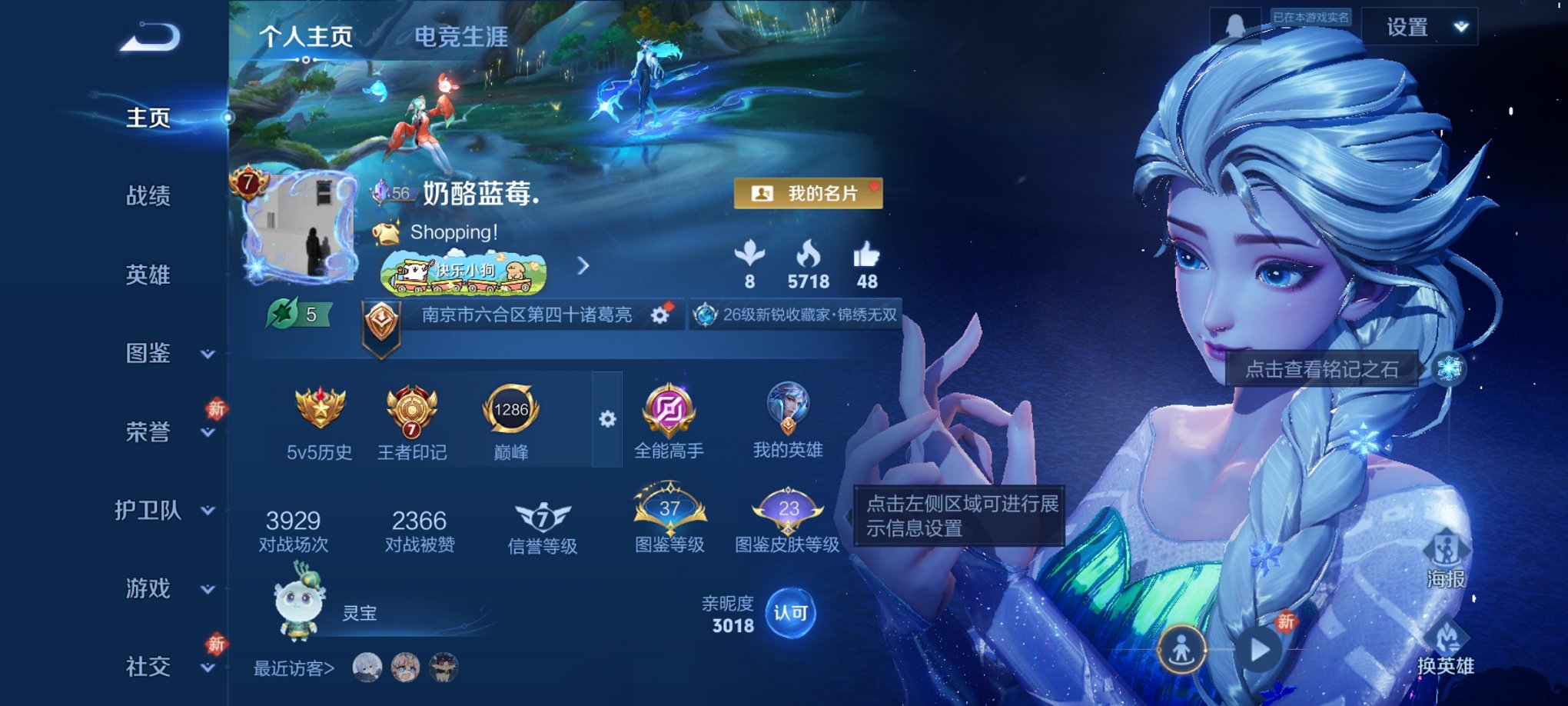Open 我的名片 name card
Image resolution: width=1568 pixels, height=706 pixels.
point(809,194)
